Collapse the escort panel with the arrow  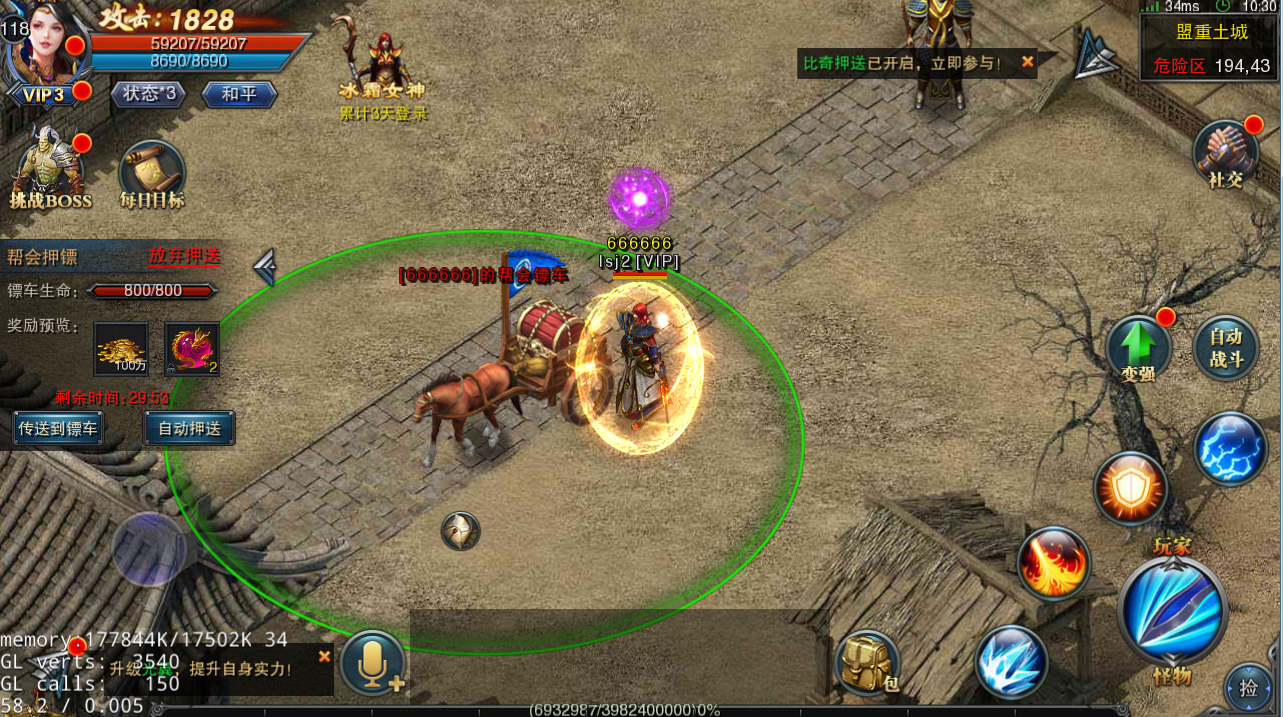264,267
